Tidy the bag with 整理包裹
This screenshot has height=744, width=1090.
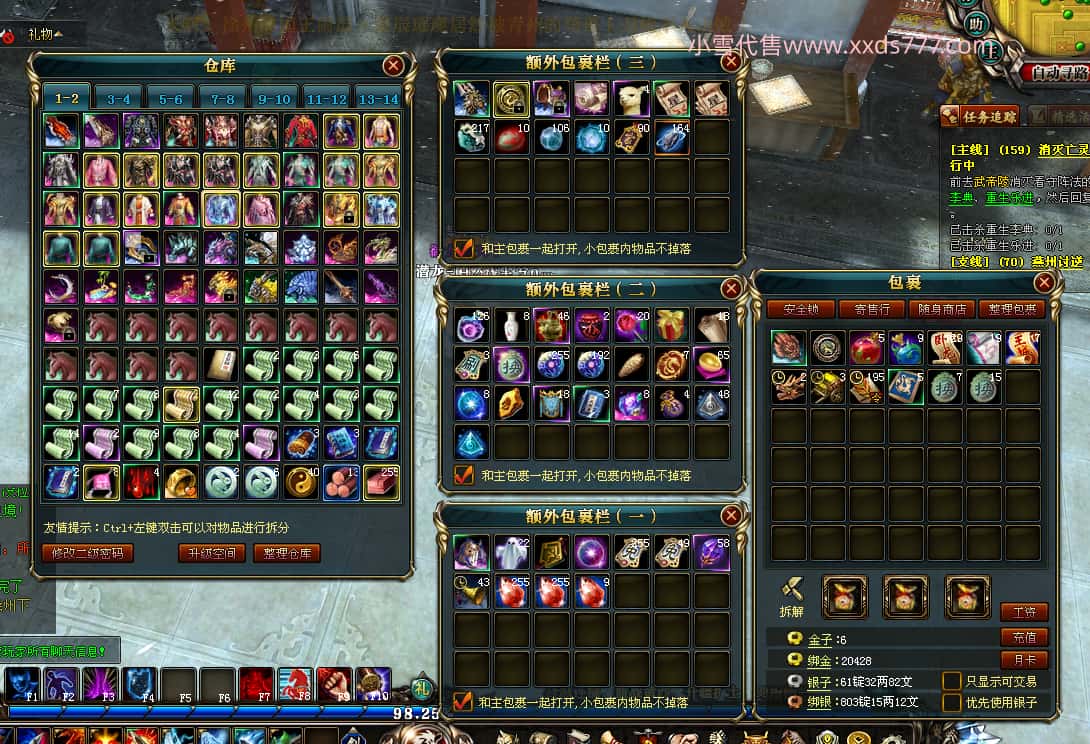click(x=1011, y=310)
